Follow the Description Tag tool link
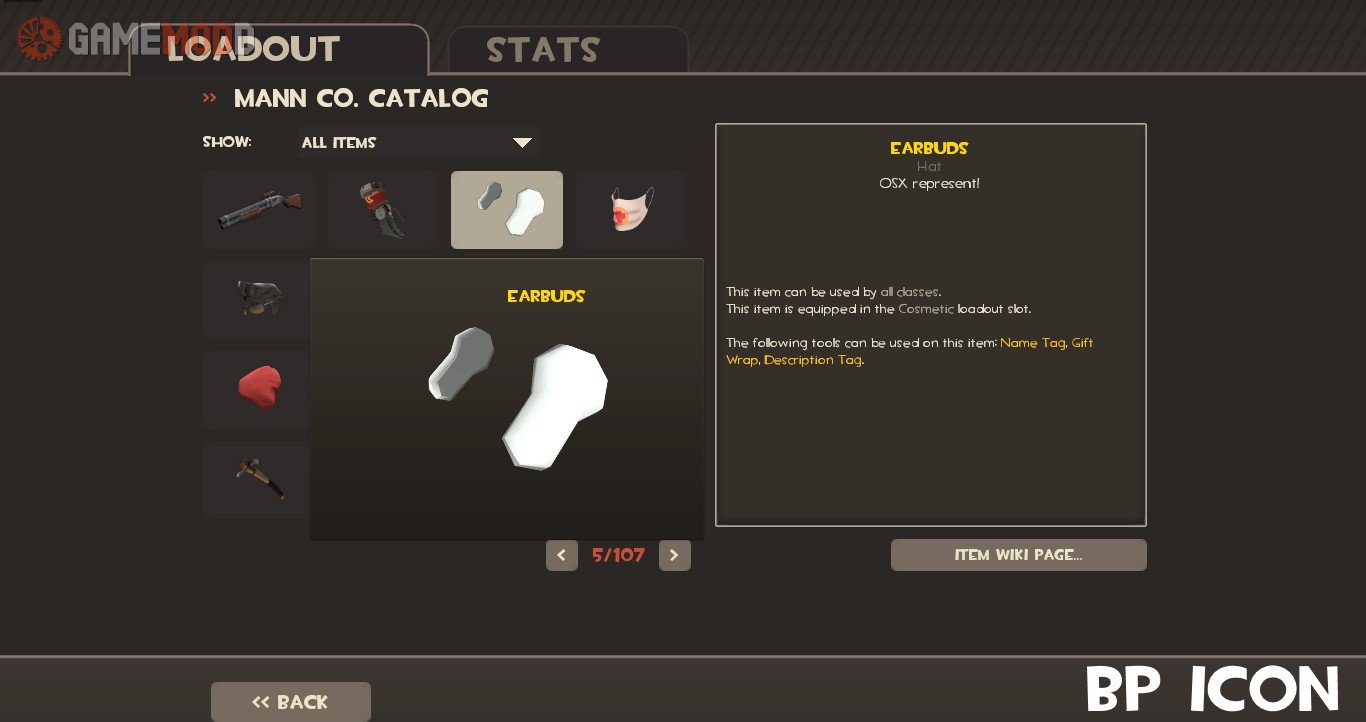Screen dimensions: 1366x722 coord(812,360)
